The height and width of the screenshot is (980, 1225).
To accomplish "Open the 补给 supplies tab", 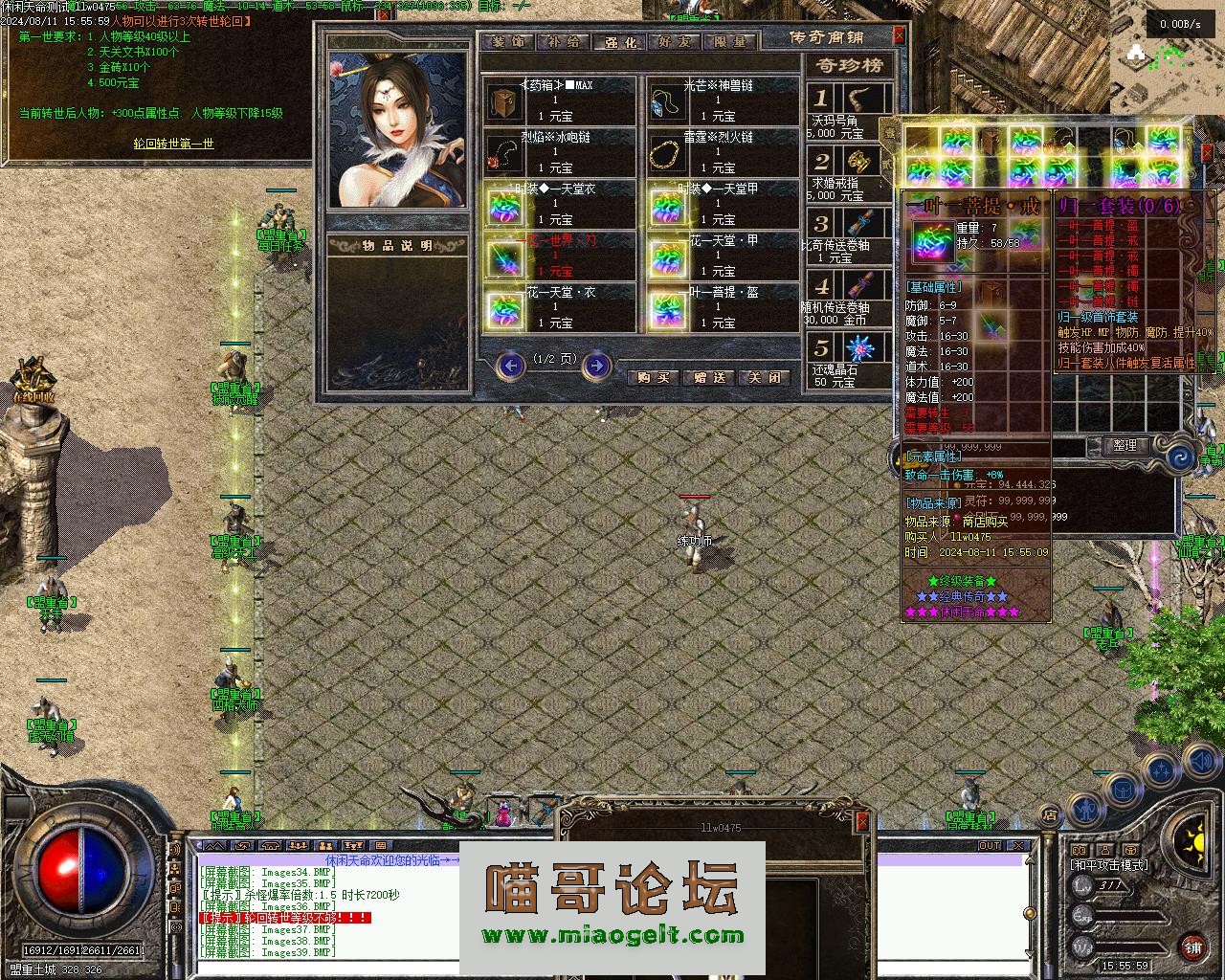I will (x=564, y=42).
